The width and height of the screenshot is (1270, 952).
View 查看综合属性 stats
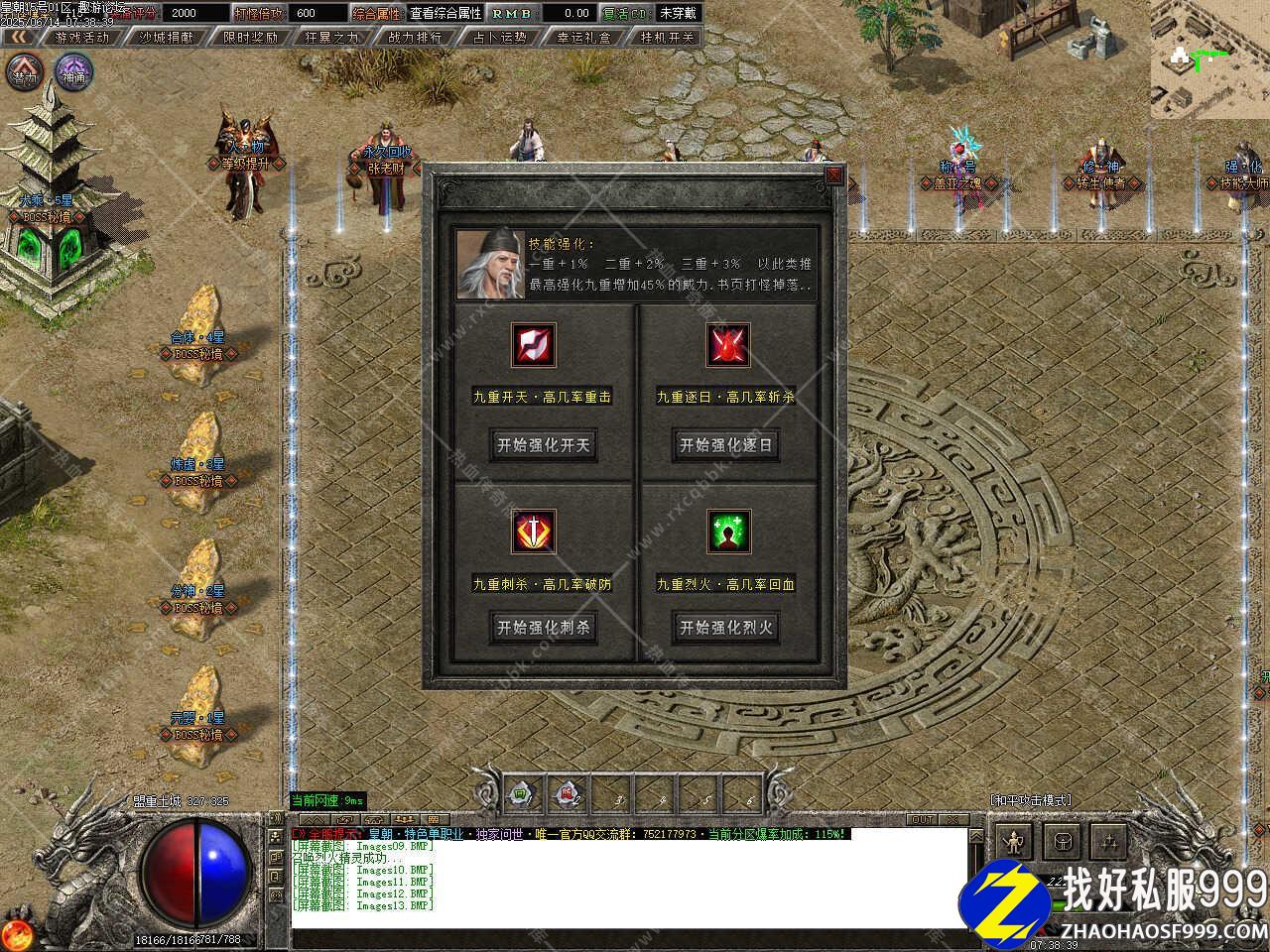445,13
